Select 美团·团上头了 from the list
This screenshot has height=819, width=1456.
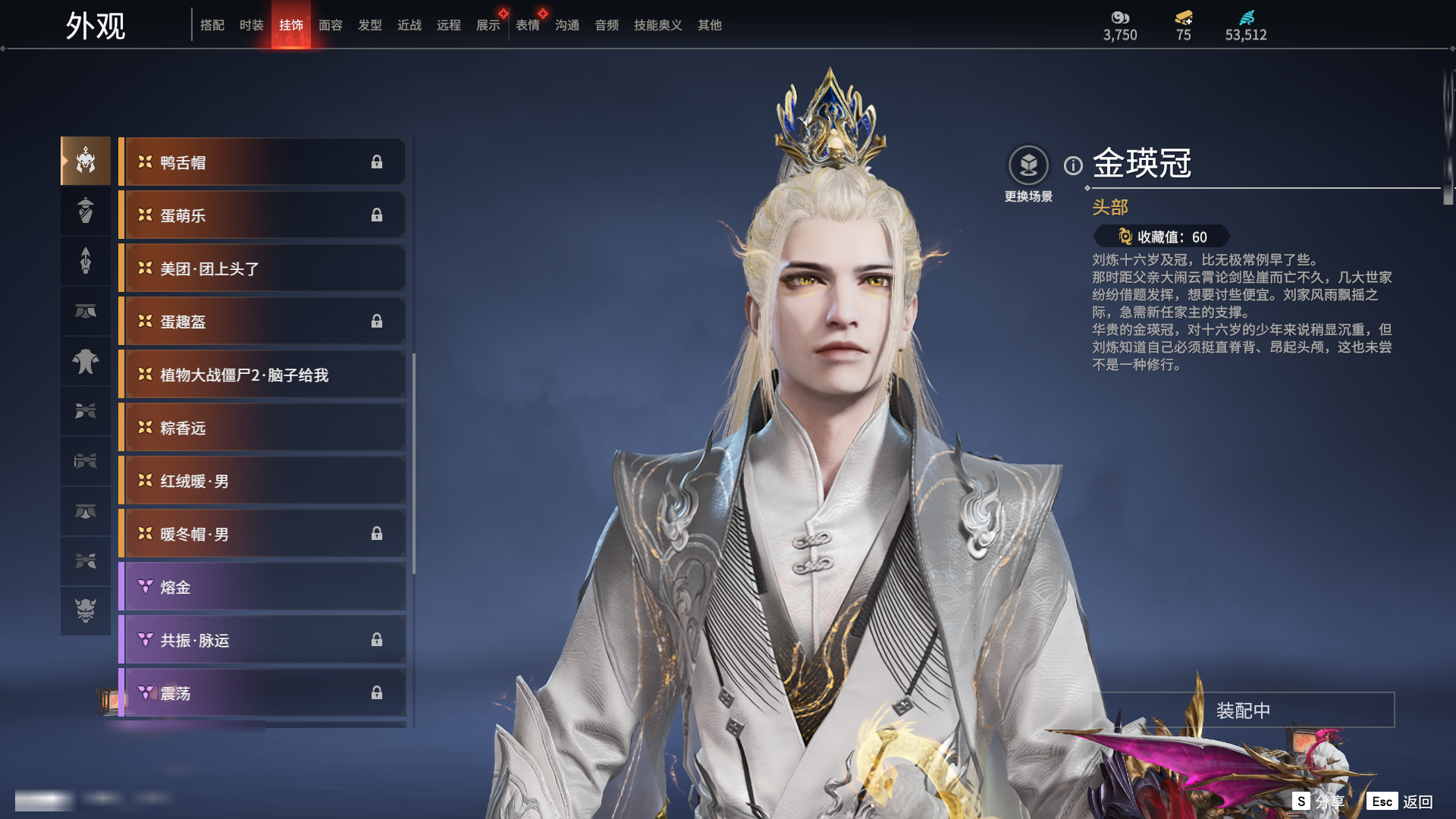coord(262,268)
